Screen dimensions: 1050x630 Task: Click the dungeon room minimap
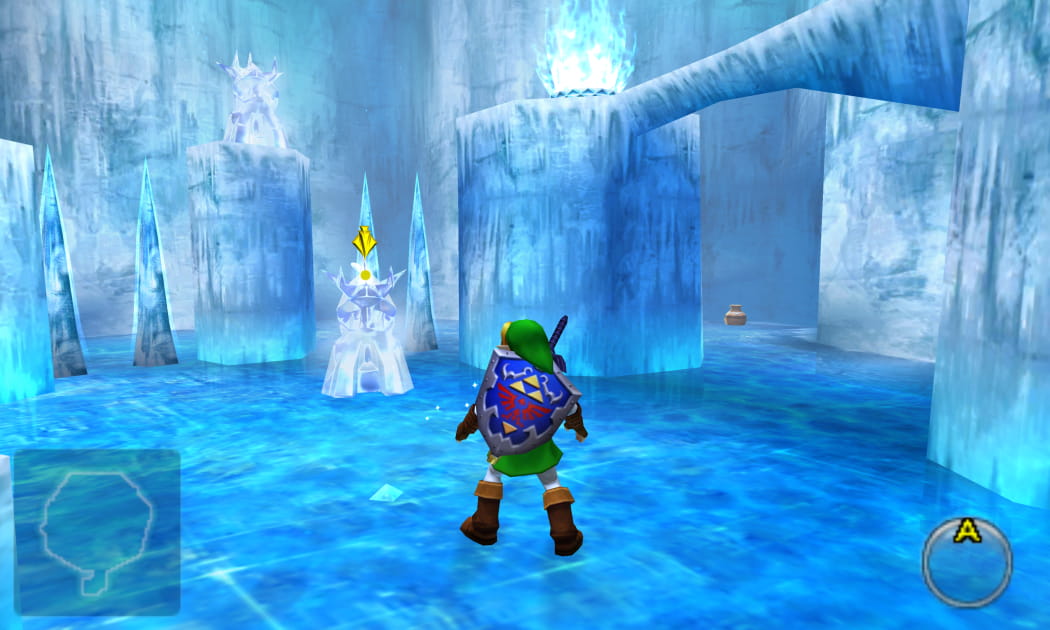click(x=96, y=531)
